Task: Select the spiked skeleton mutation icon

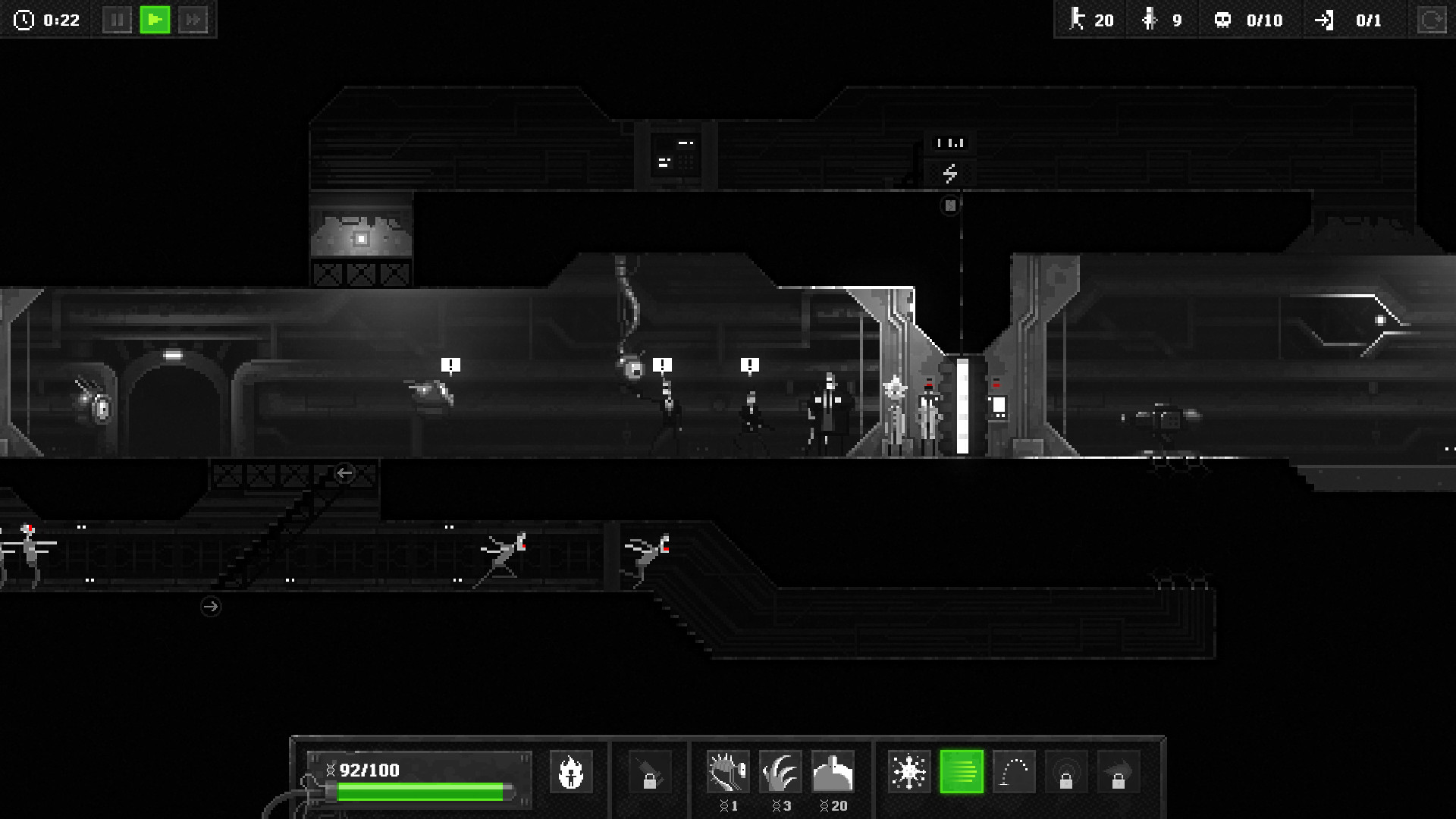Action: point(728,771)
